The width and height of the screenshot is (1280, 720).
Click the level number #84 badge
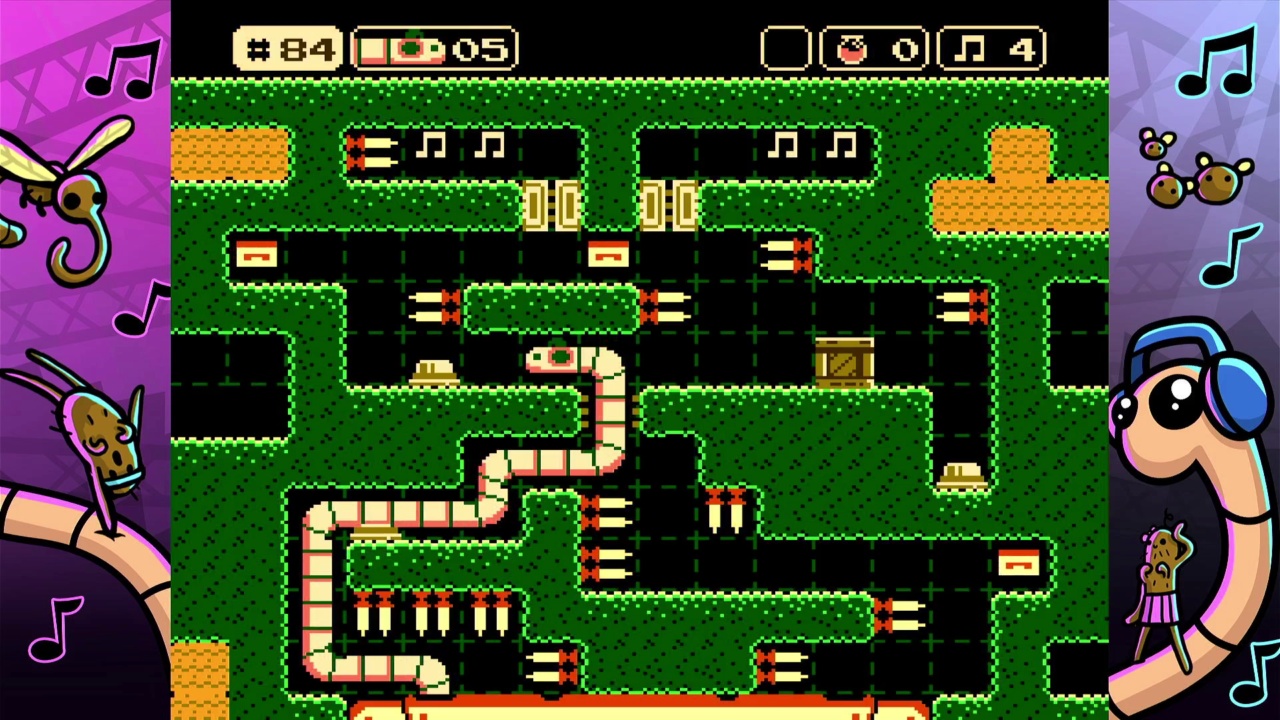(x=289, y=48)
